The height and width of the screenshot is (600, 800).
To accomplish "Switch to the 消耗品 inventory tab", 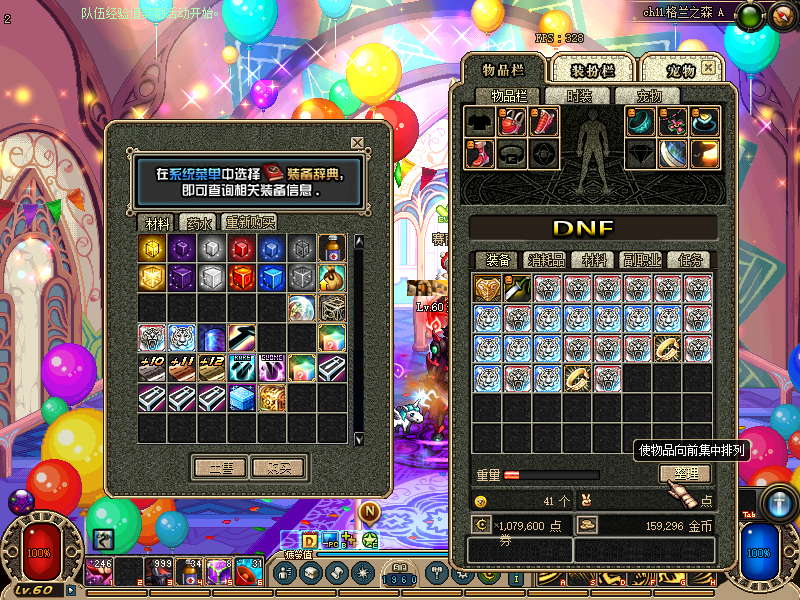I will (x=545, y=260).
